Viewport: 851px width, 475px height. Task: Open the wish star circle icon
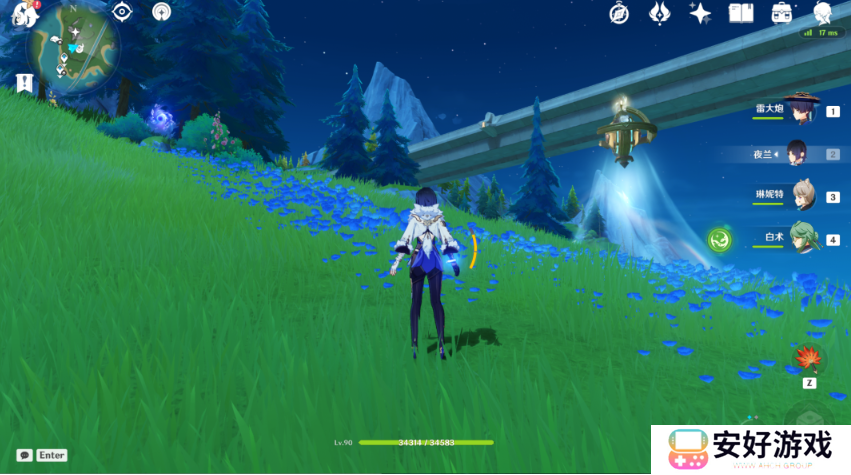click(161, 12)
